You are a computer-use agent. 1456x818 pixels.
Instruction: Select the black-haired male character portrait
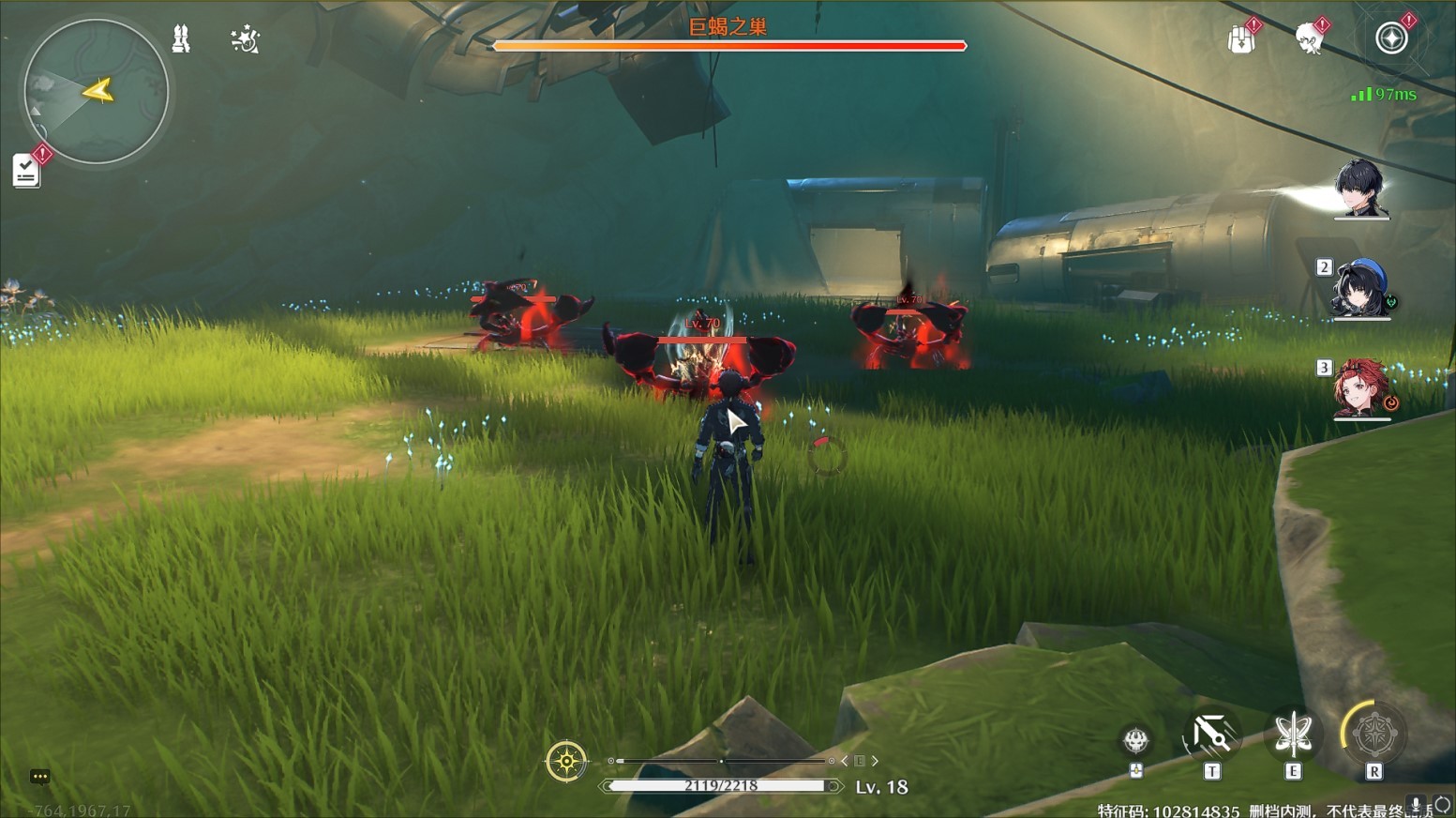pyautogui.click(x=1360, y=188)
